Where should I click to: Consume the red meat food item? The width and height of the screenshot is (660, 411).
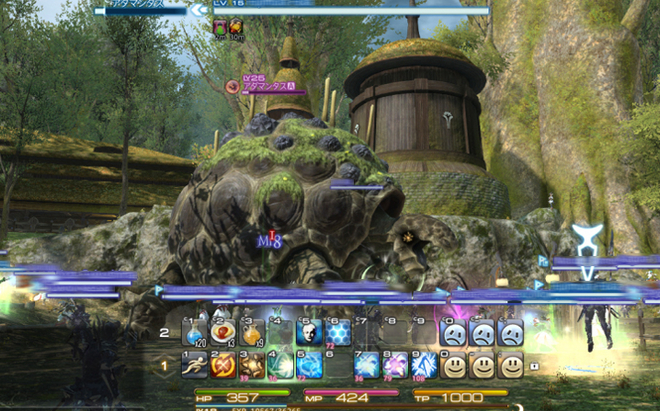(222, 333)
